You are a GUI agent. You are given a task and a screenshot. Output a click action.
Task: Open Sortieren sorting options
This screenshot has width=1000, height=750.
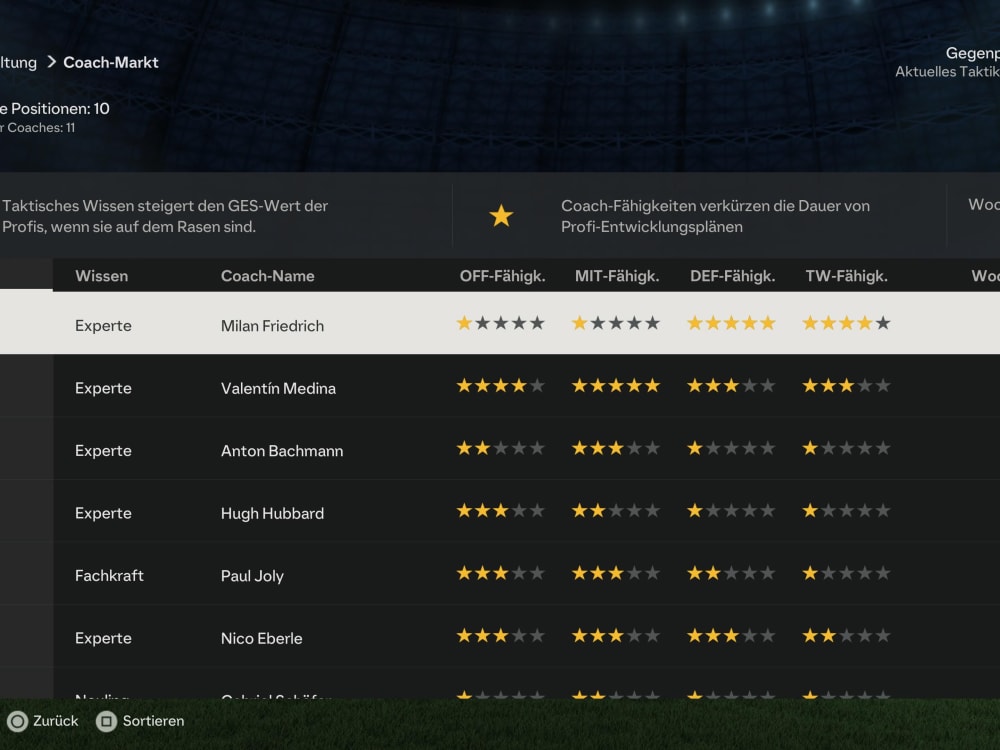tap(140, 720)
